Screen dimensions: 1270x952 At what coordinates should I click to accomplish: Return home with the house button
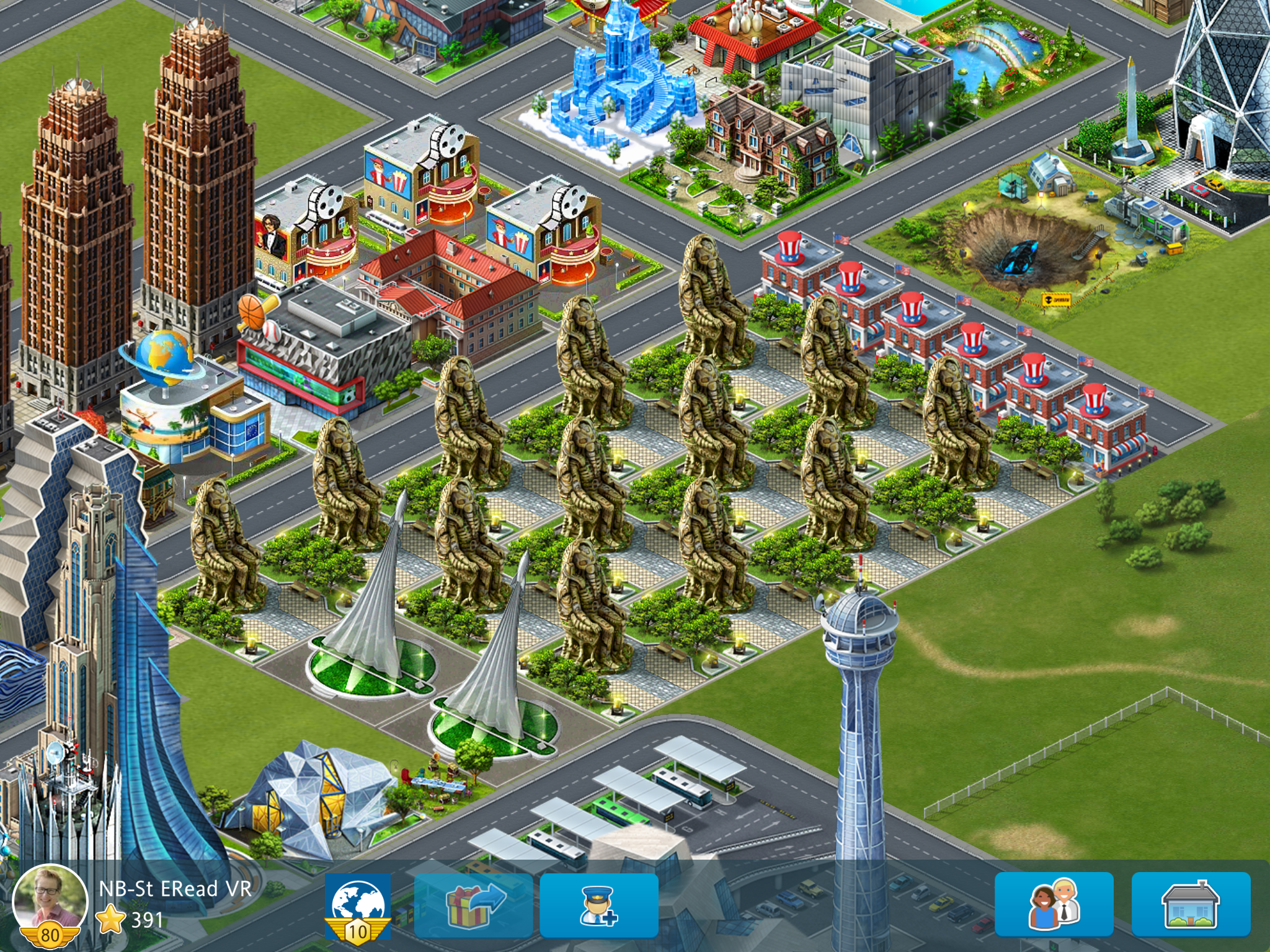point(1191,905)
